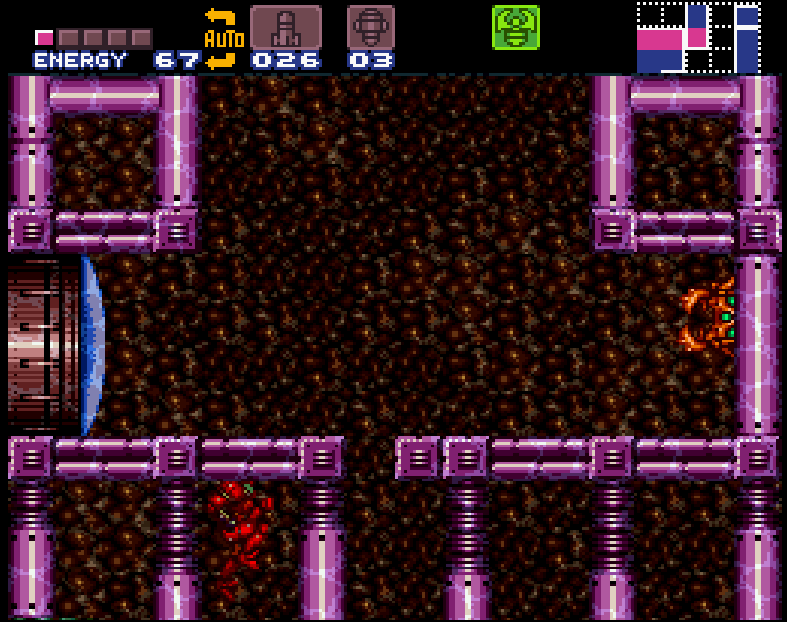Open the area minimap
The height and width of the screenshot is (622, 787).
point(699,37)
